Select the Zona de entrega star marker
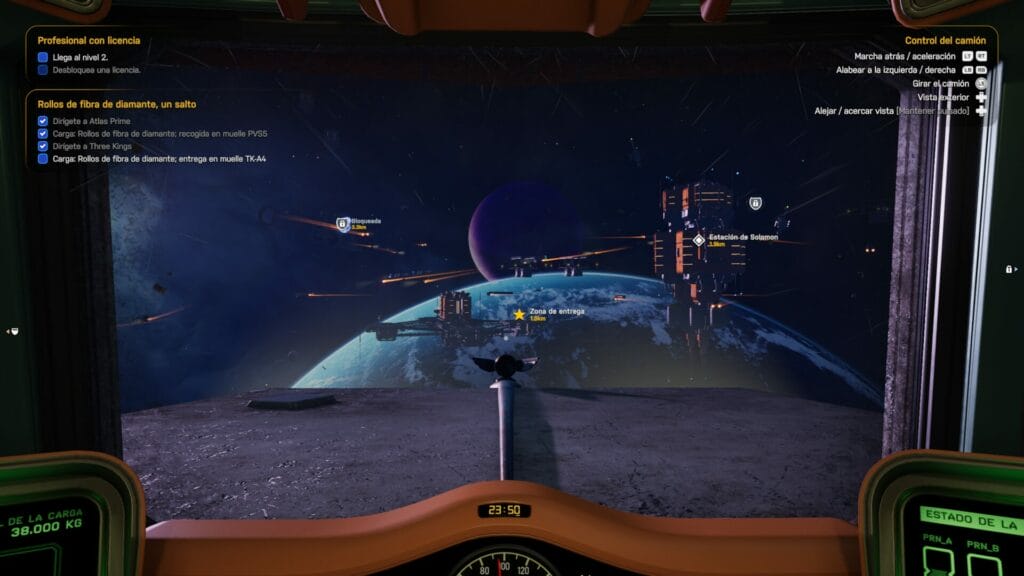Image resolution: width=1024 pixels, height=576 pixels. 519,314
